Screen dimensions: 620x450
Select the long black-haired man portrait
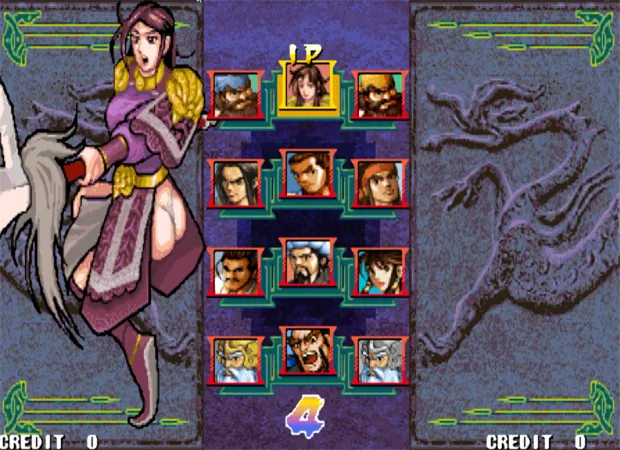237,183
